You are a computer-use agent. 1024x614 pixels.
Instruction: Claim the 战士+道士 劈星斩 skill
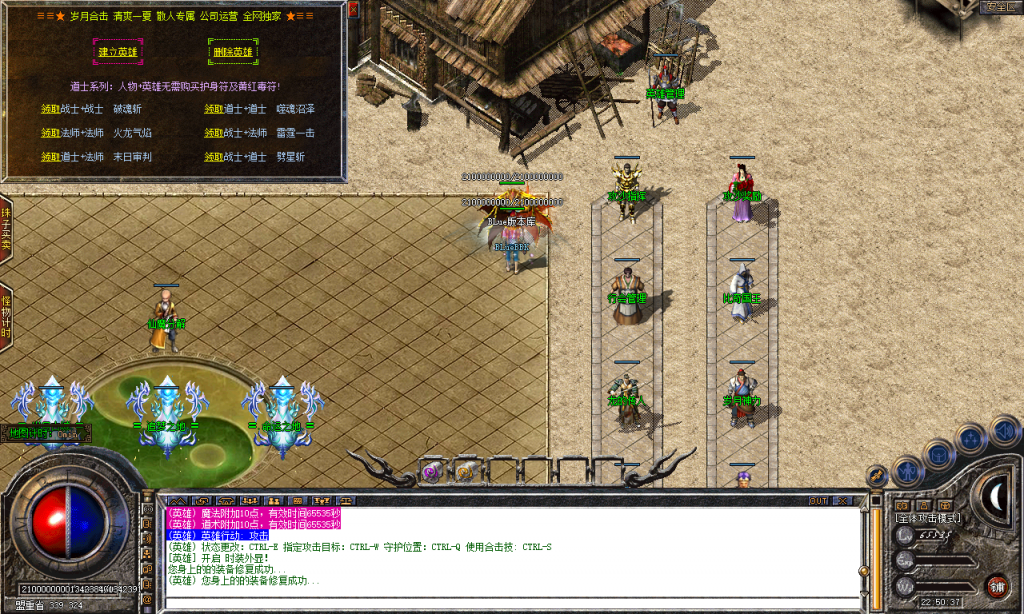click(214, 157)
